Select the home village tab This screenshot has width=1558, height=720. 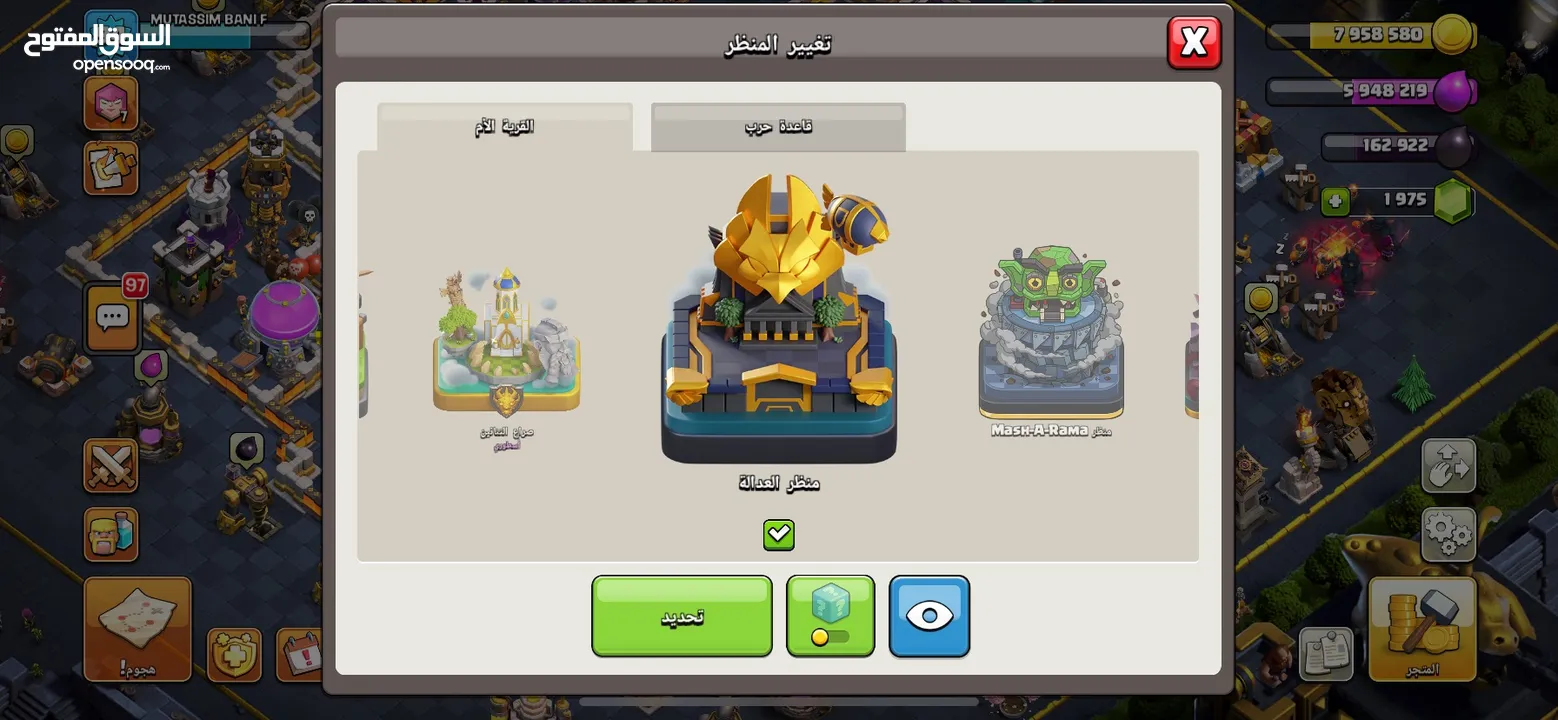tap(504, 127)
